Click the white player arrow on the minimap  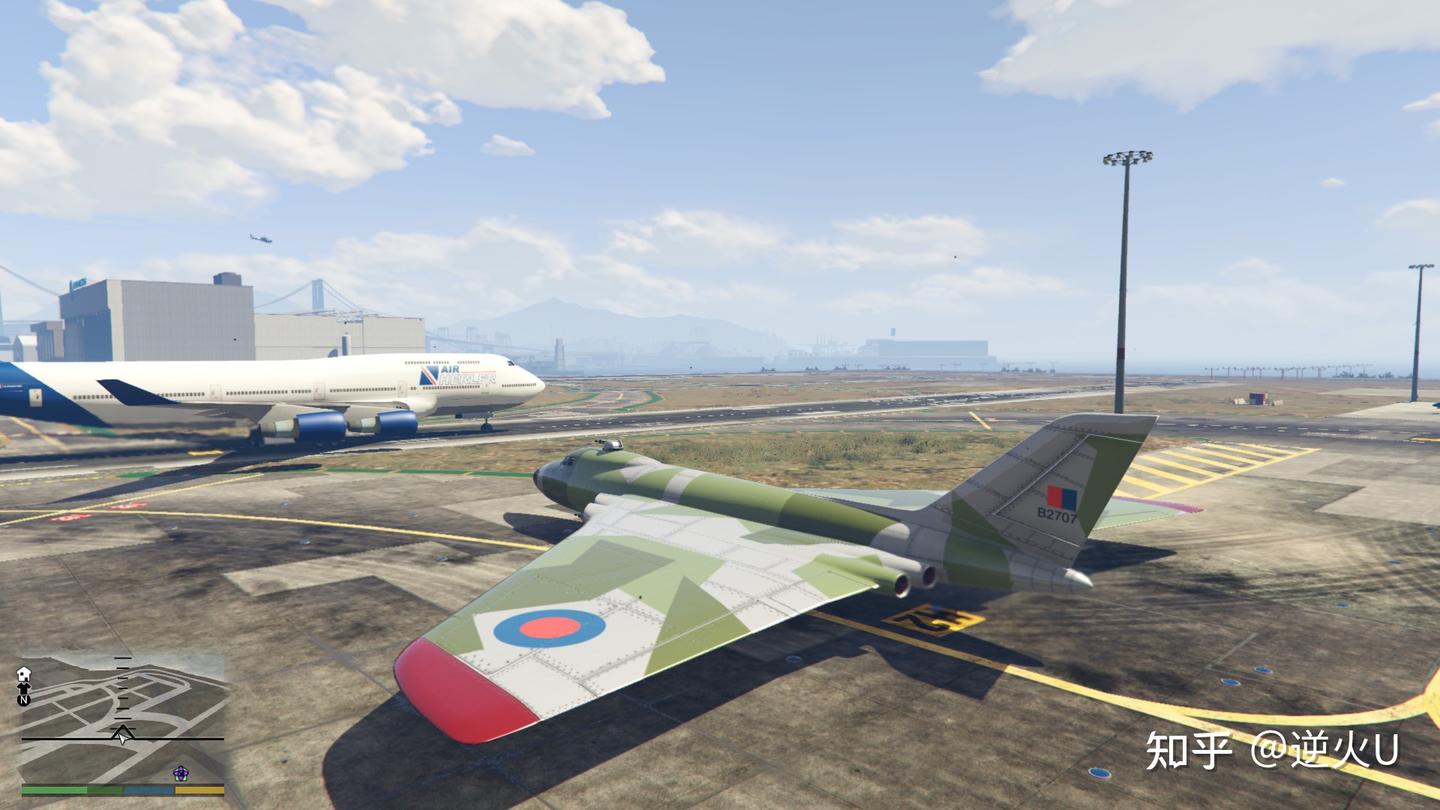pos(122,736)
